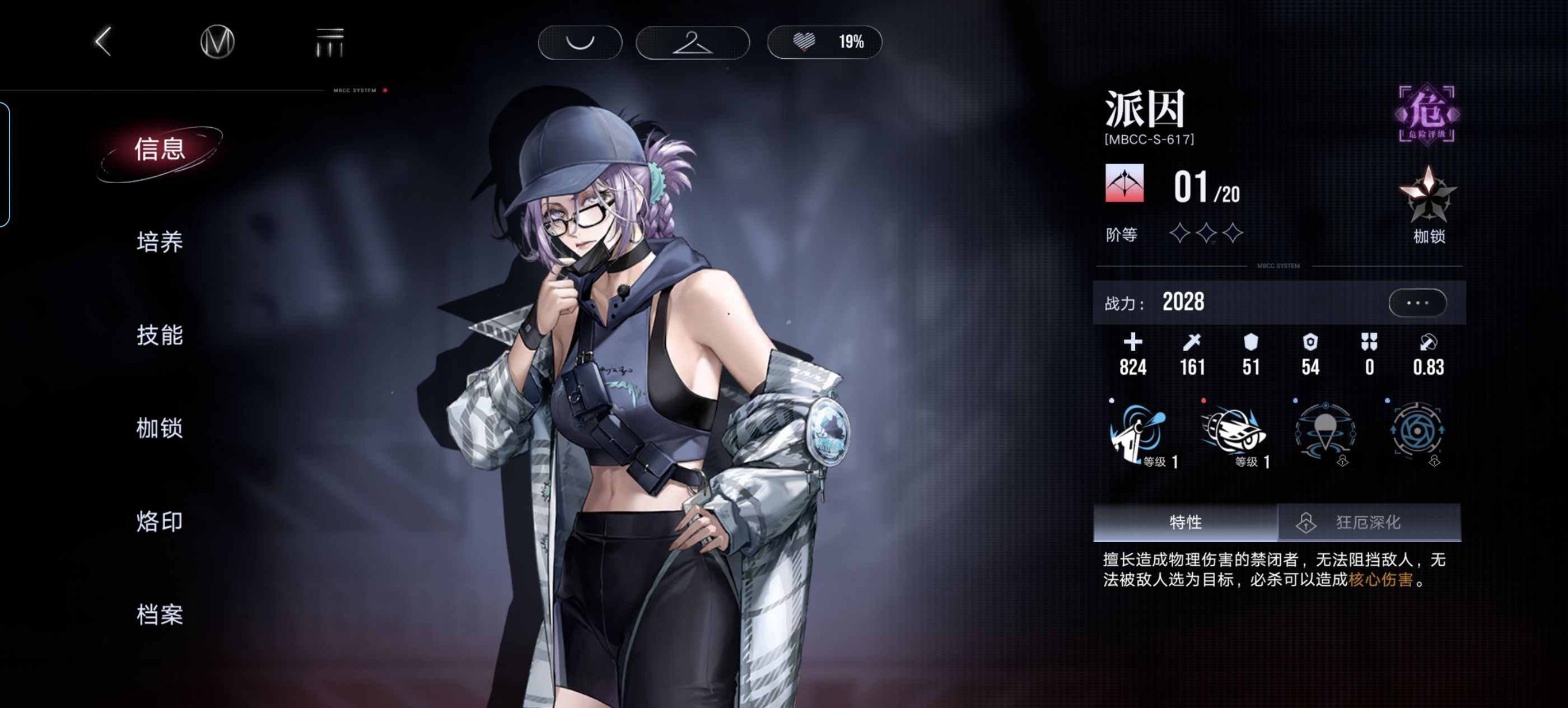Expand stat details with the three-dot button
The width and height of the screenshot is (1568, 708).
(x=1417, y=302)
